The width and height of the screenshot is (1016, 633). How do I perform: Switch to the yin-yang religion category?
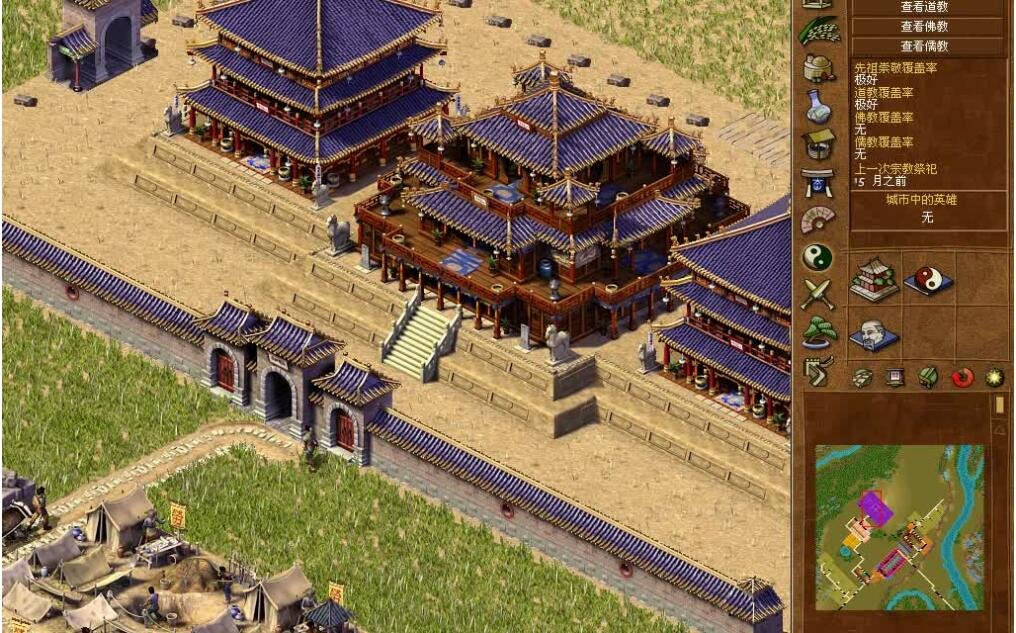pos(818,257)
